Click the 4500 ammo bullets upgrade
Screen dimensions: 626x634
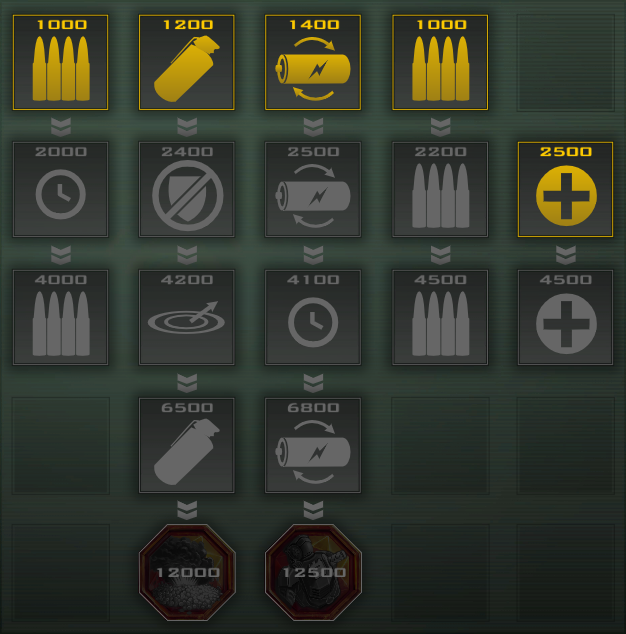[439, 317]
